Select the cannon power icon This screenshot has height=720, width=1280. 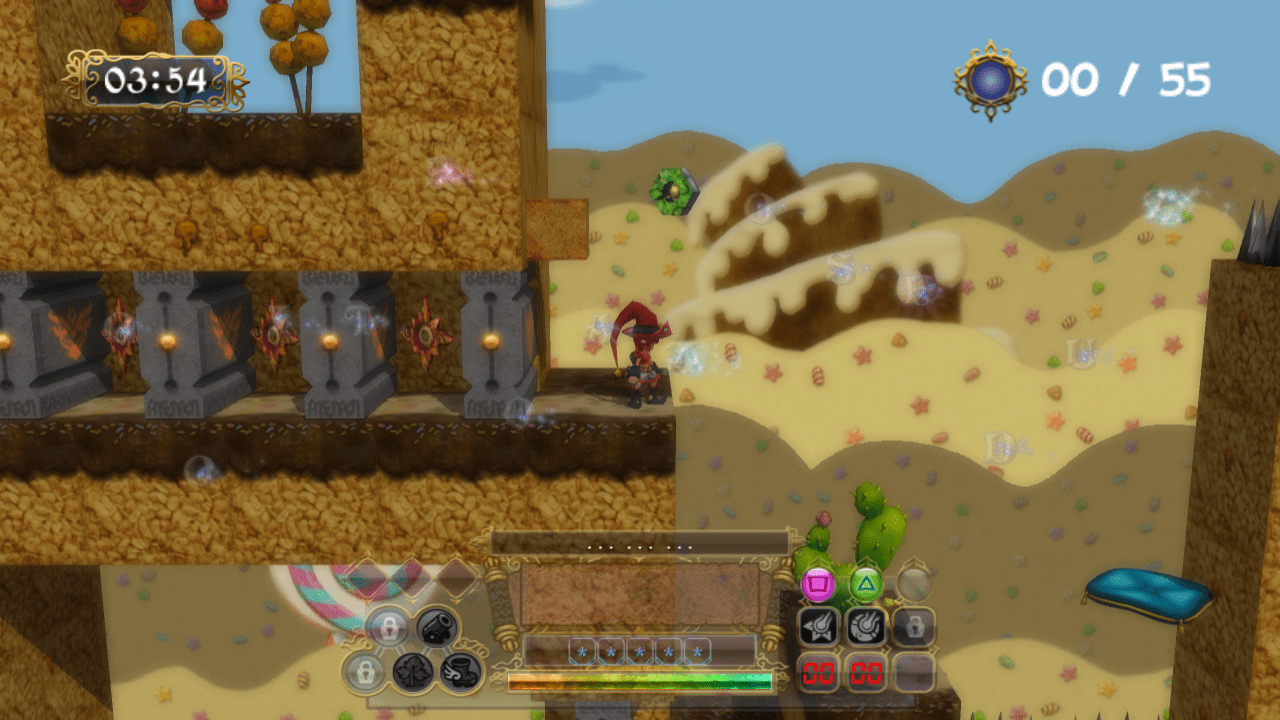coord(437,627)
